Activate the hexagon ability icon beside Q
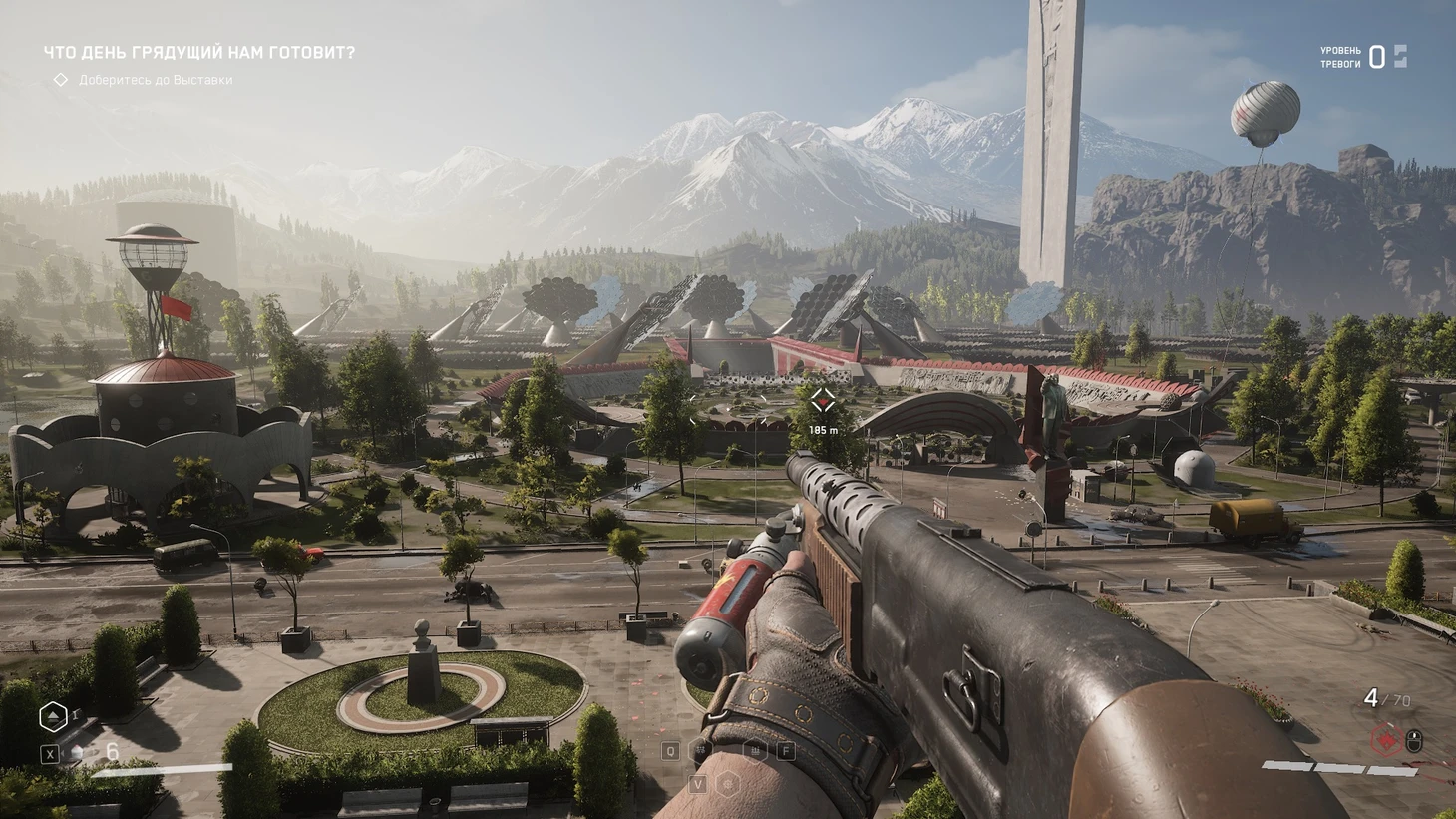1456x819 pixels. tap(701, 751)
